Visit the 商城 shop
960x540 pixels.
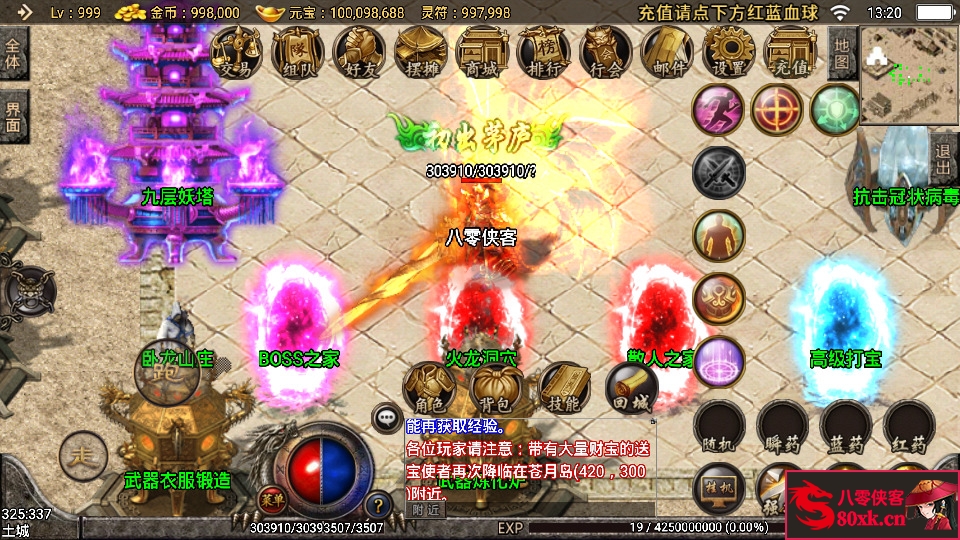click(482, 51)
